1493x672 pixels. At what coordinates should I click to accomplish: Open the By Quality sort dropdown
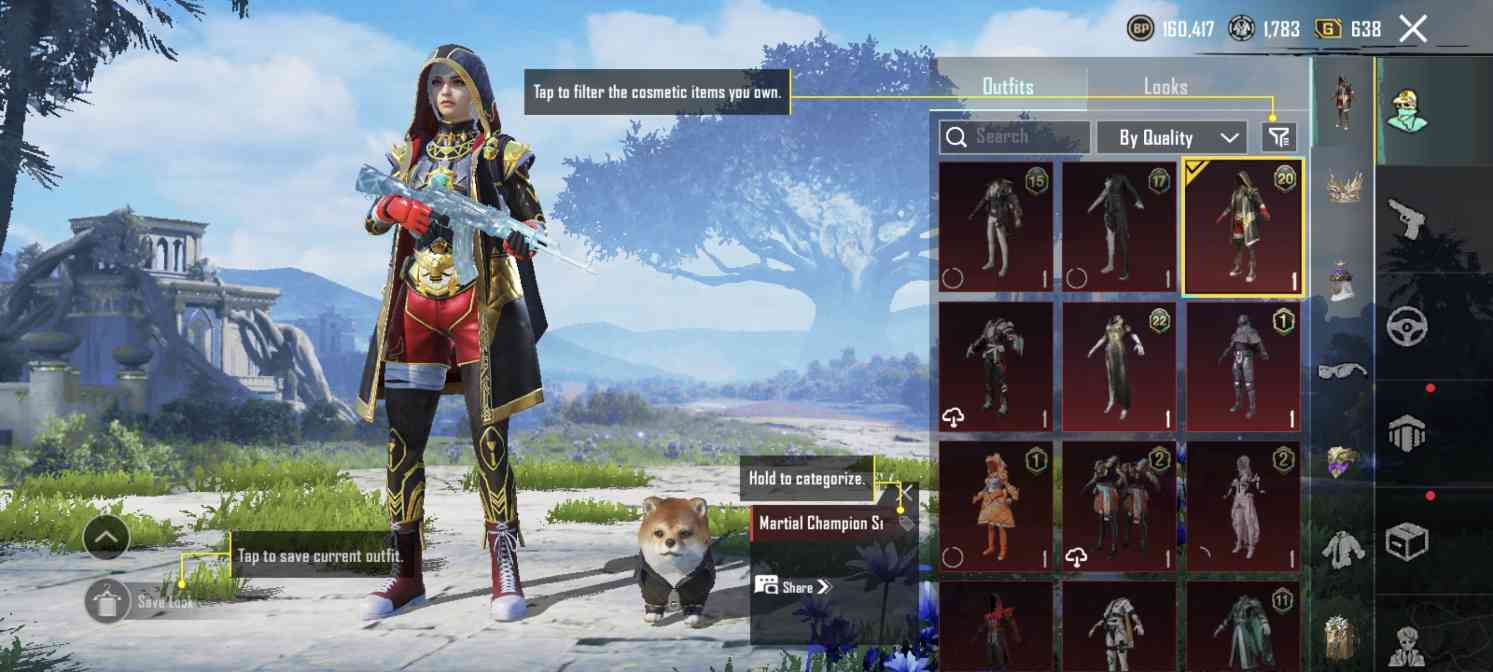coord(1171,138)
